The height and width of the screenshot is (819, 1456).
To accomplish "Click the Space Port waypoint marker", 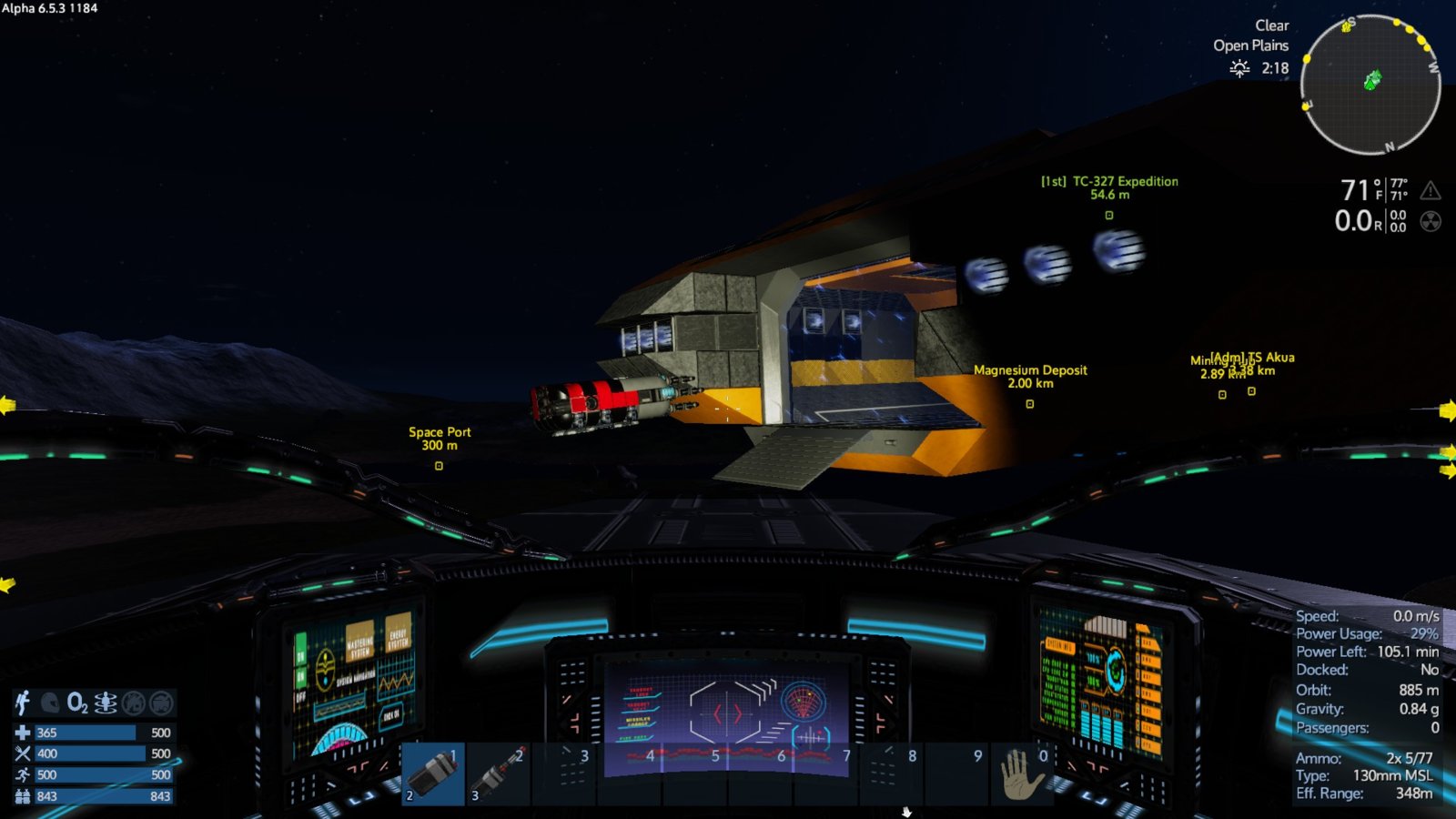I will pyautogui.click(x=439, y=466).
